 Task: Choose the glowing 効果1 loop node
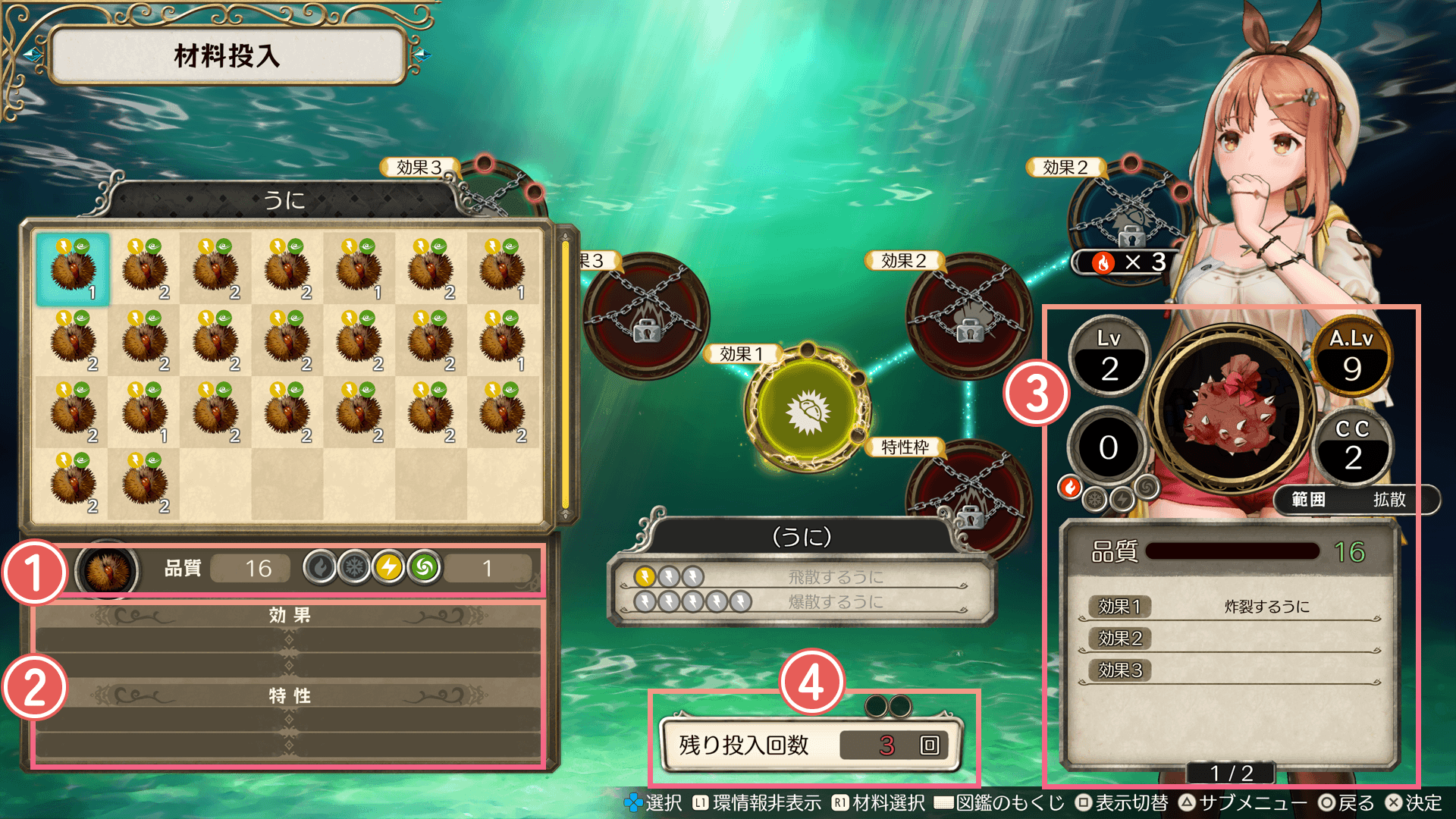coord(807,410)
